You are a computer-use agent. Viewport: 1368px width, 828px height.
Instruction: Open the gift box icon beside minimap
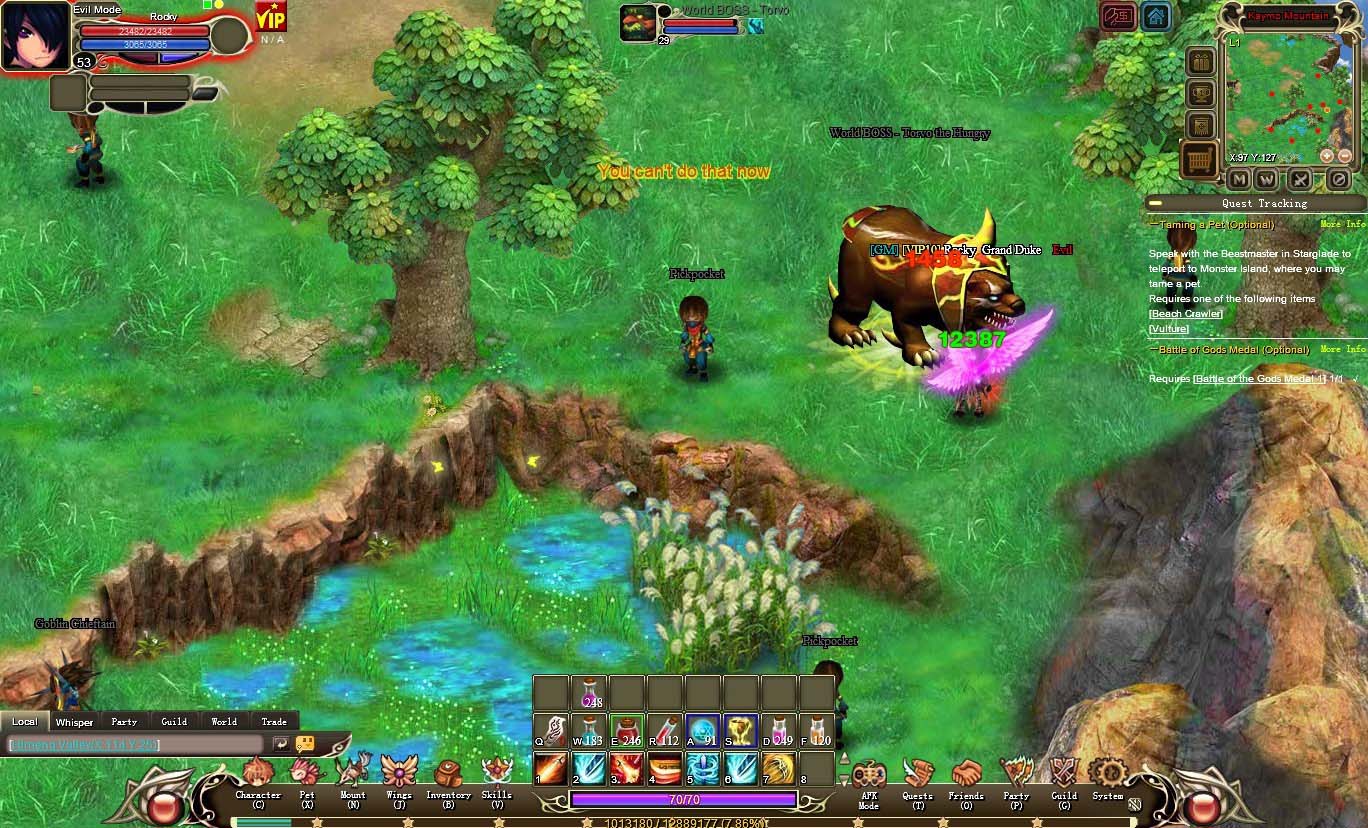1200,62
